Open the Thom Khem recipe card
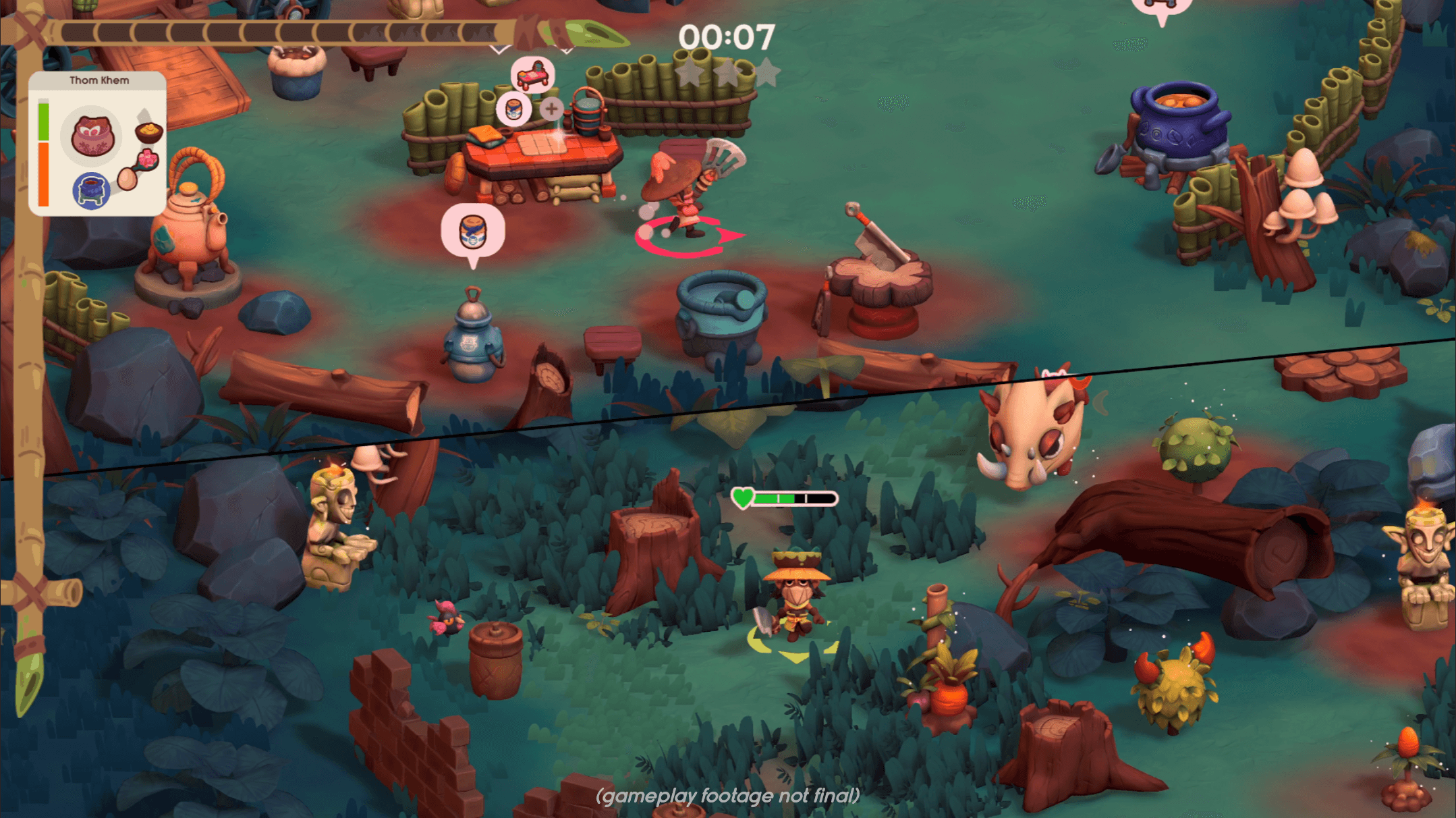 pyautogui.click(x=99, y=80)
